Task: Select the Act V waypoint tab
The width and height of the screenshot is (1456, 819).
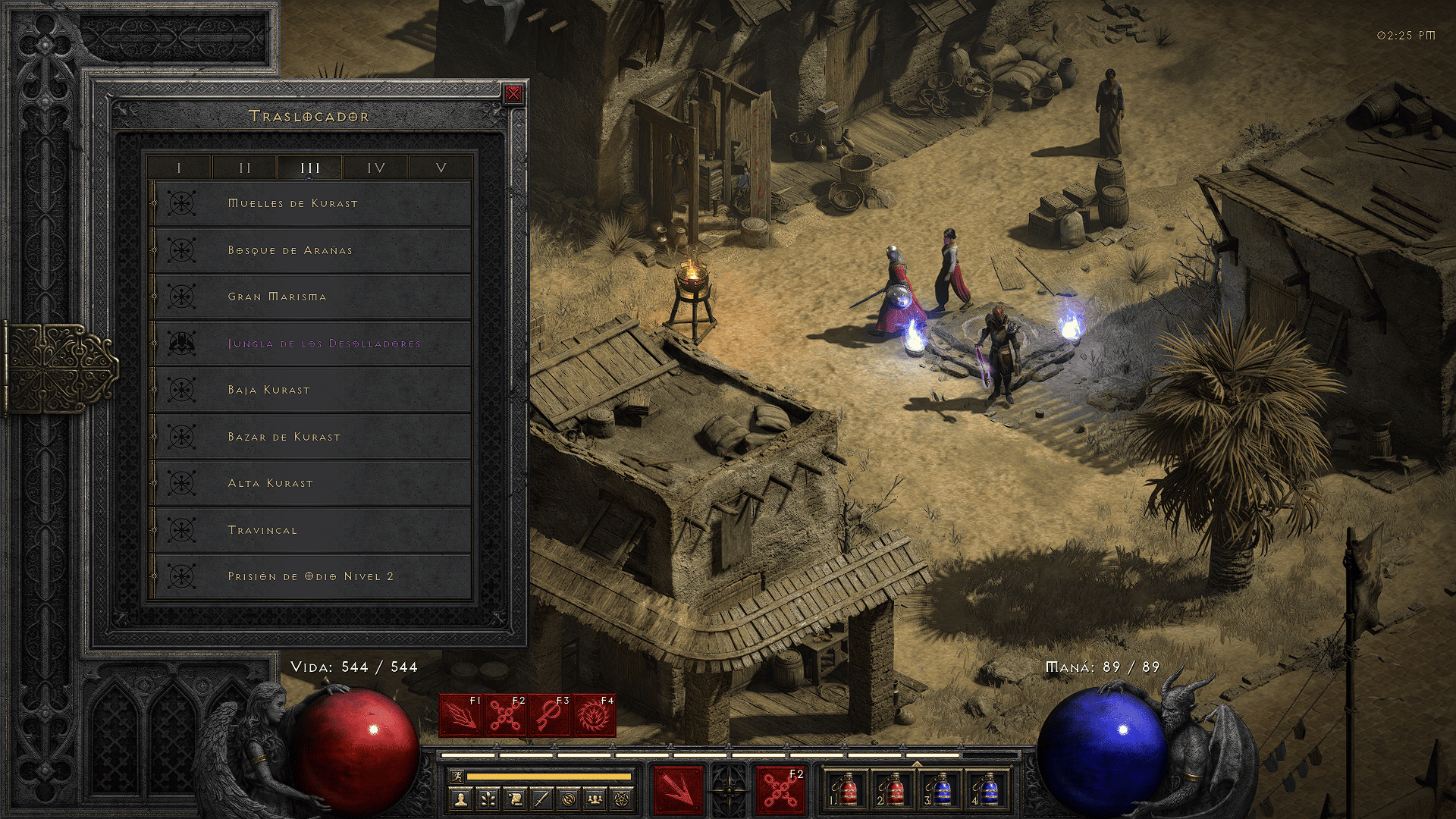Action: coord(441,168)
